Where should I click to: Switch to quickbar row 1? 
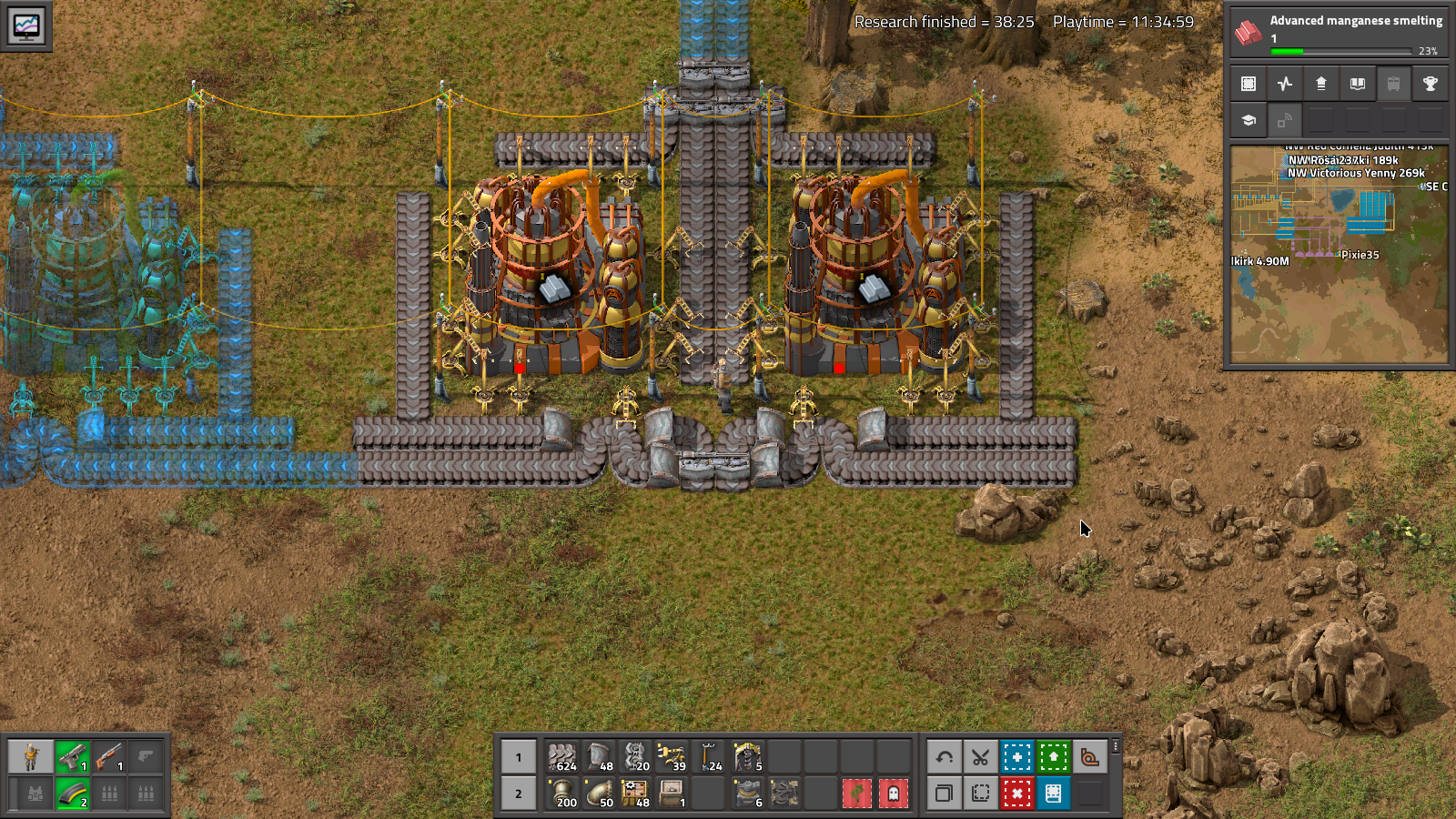pyautogui.click(x=519, y=756)
